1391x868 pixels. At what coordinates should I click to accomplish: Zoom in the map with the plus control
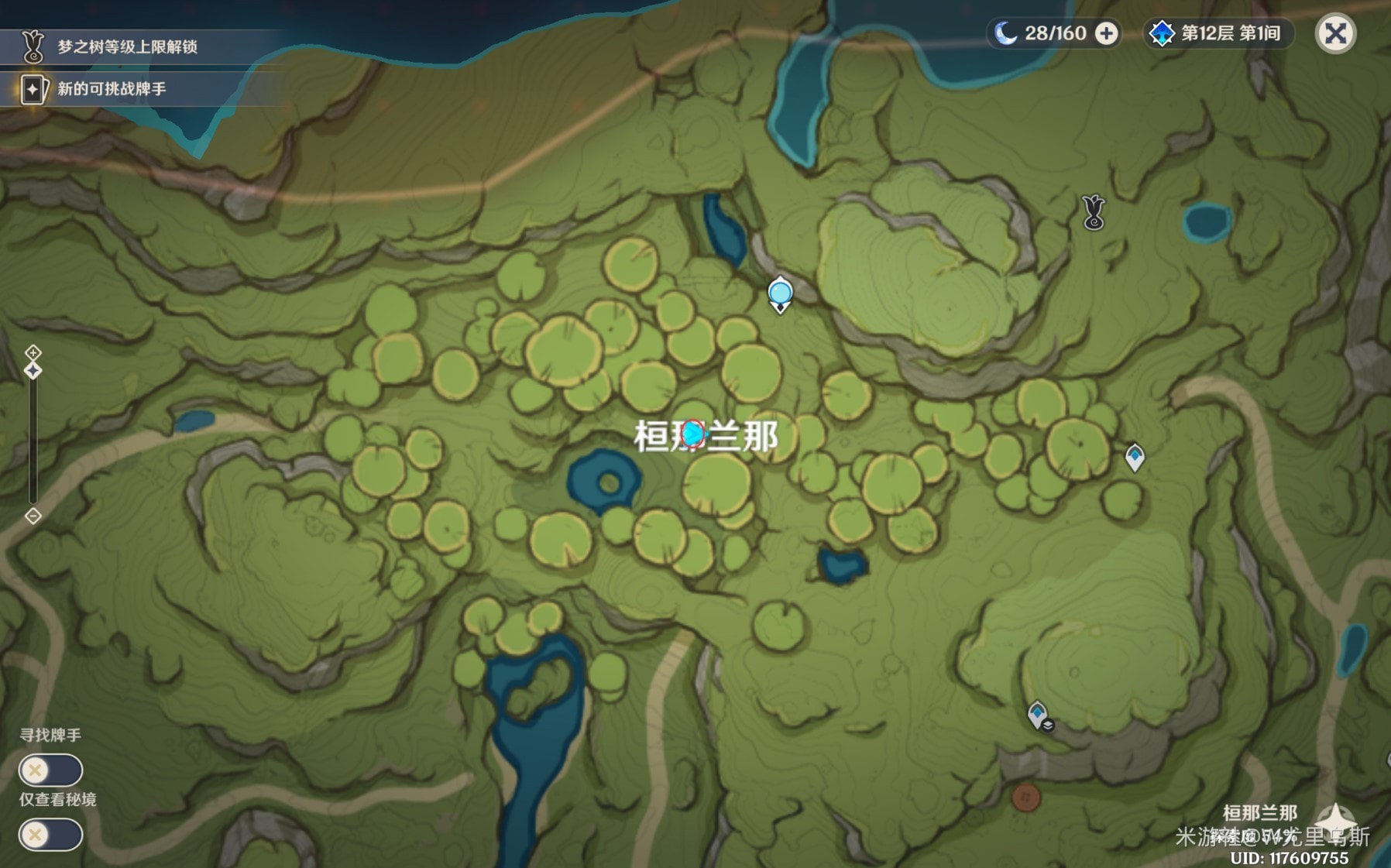33,353
